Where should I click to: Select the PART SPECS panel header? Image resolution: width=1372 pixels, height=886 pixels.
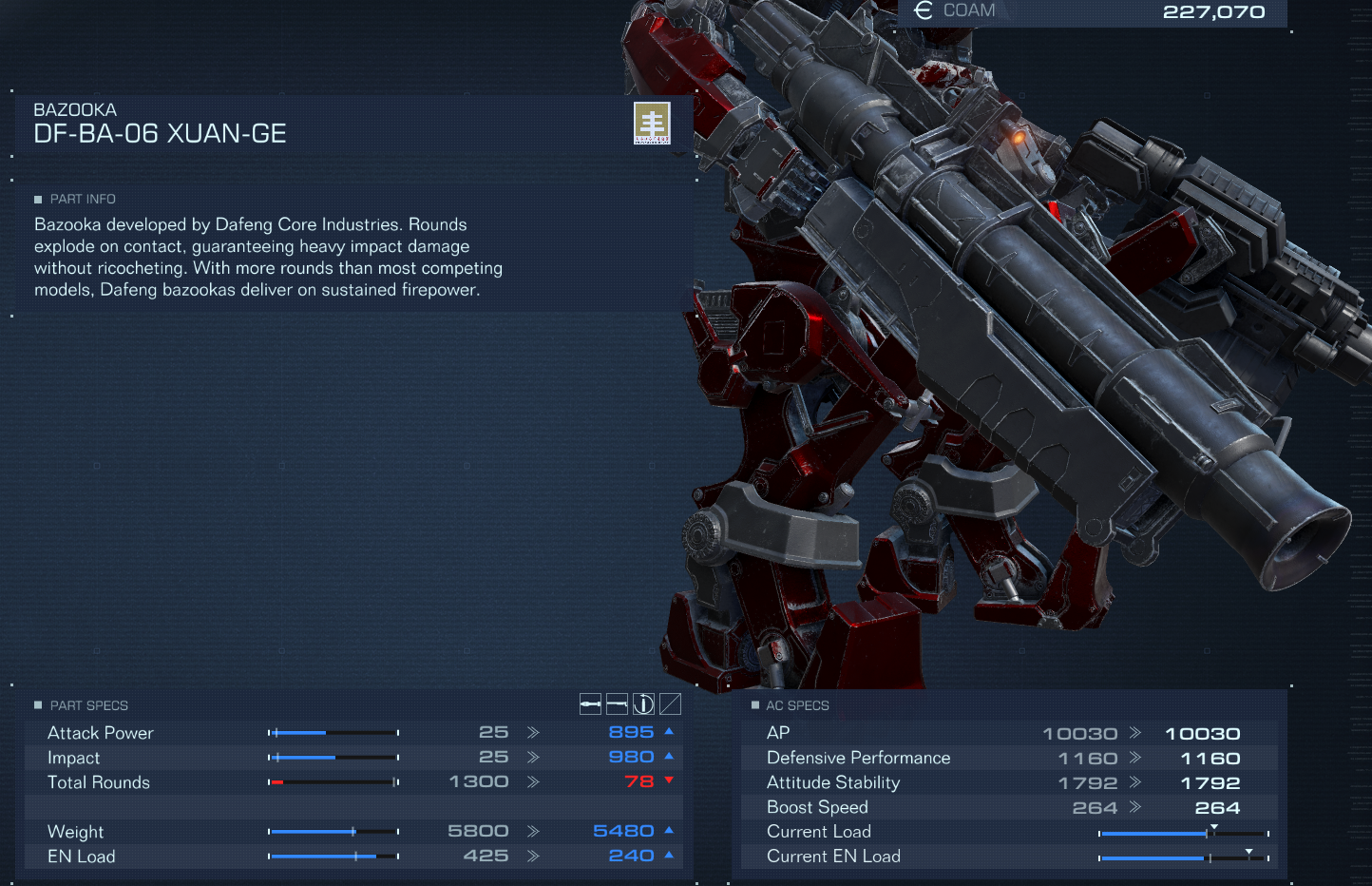(88, 704)
